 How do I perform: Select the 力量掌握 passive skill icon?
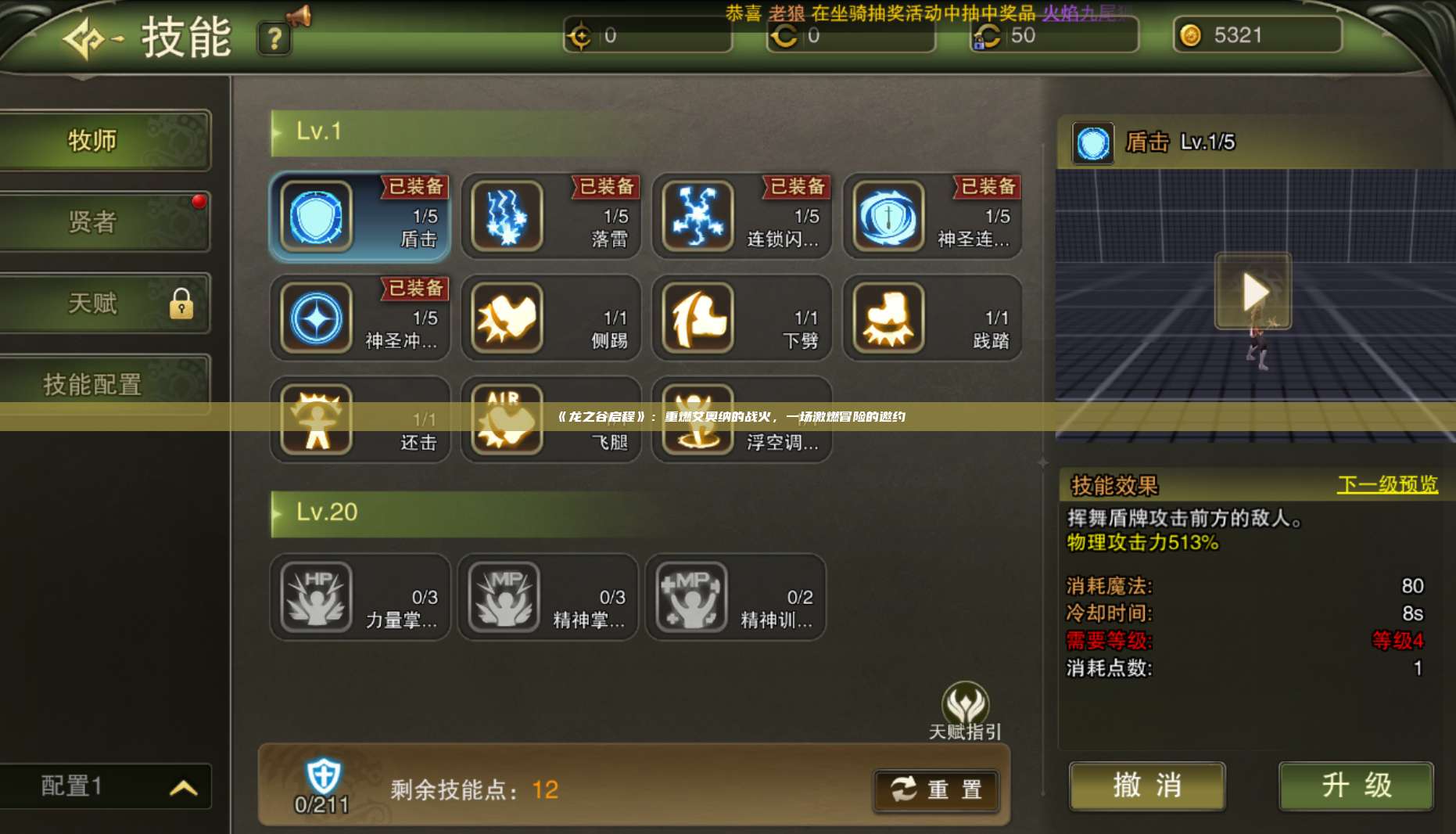click(315, 597)
